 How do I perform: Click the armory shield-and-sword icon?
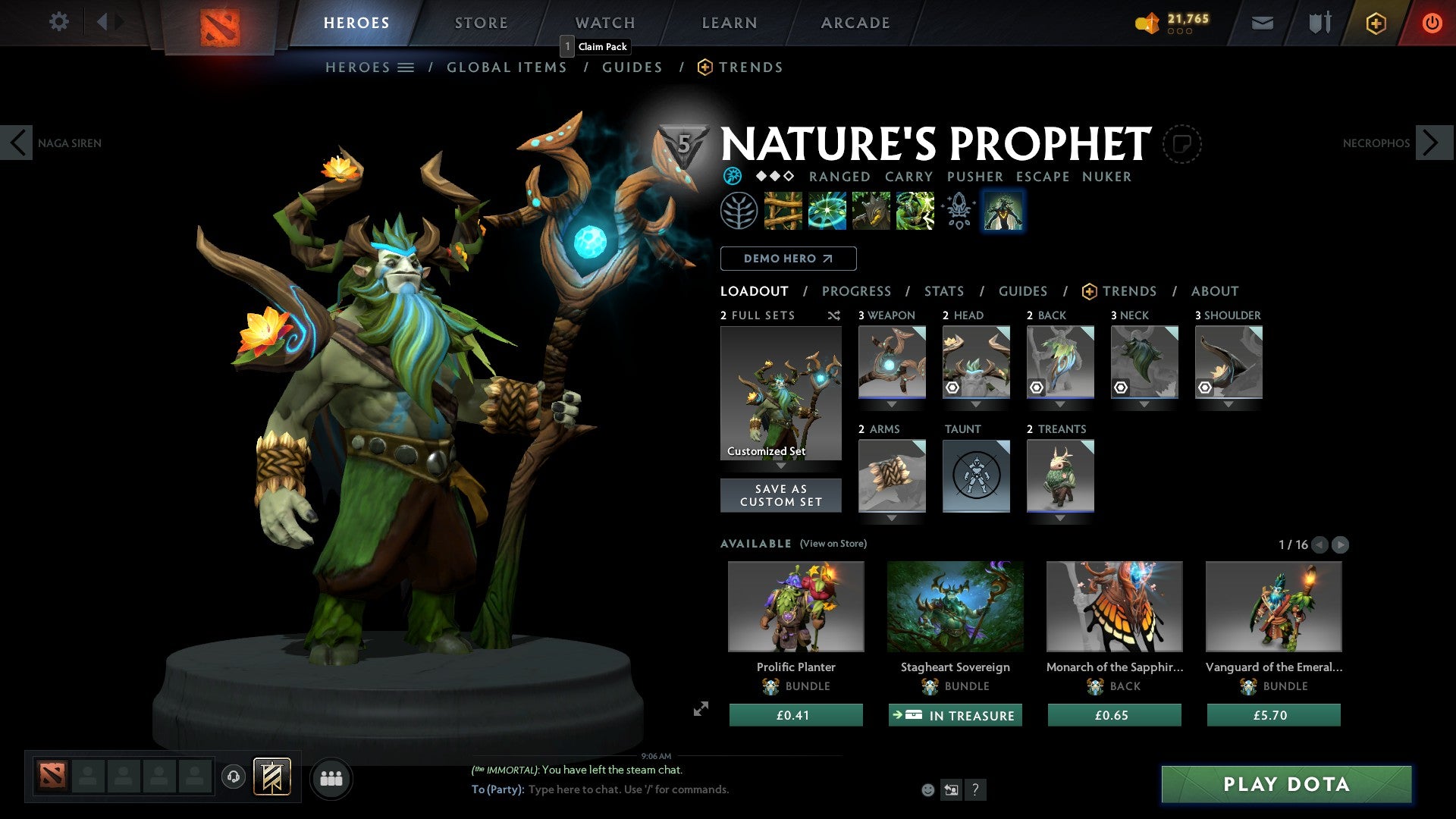pyautogui.click(x=1320, y=23)
